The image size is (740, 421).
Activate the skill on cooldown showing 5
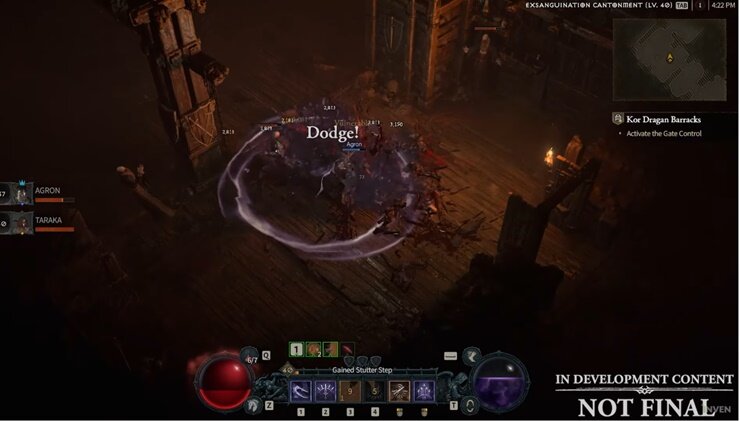click(x=374, y=391)
